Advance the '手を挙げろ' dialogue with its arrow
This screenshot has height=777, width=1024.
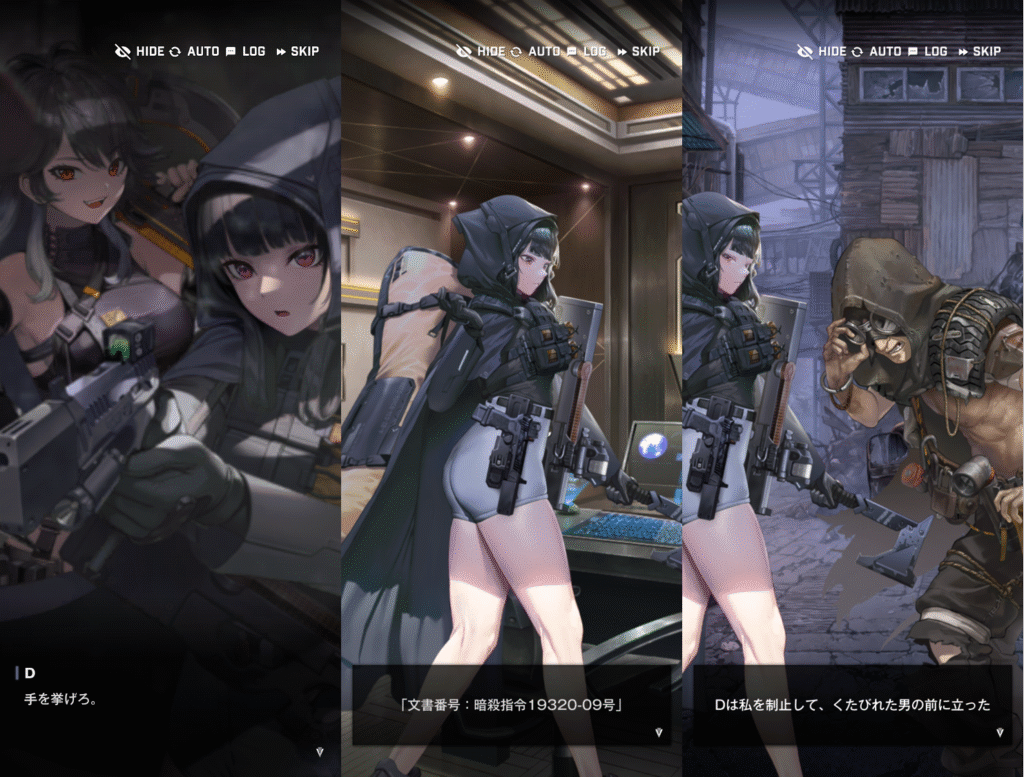coord(319,750)
